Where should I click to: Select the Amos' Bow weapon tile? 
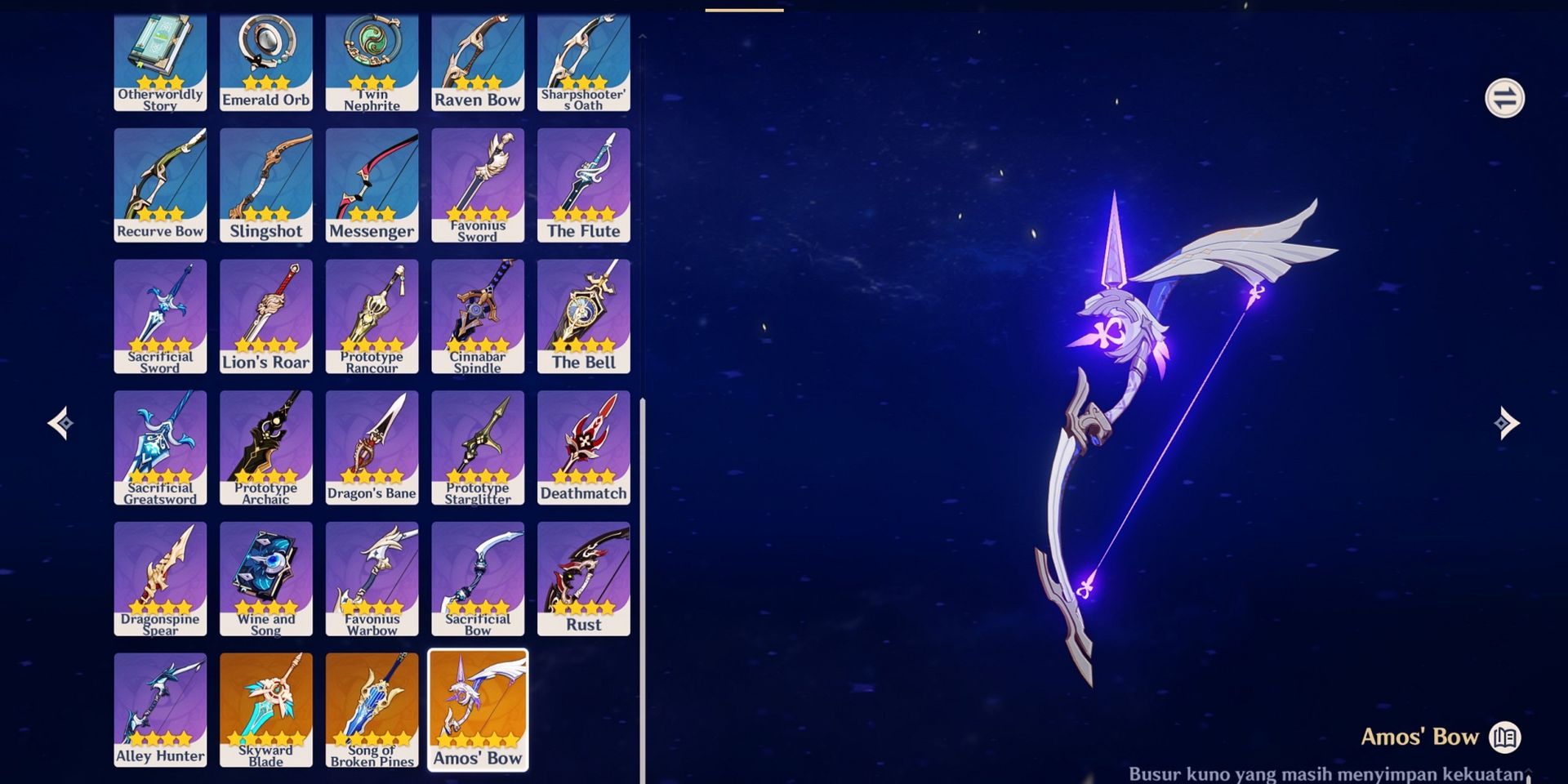coord(478,709)
